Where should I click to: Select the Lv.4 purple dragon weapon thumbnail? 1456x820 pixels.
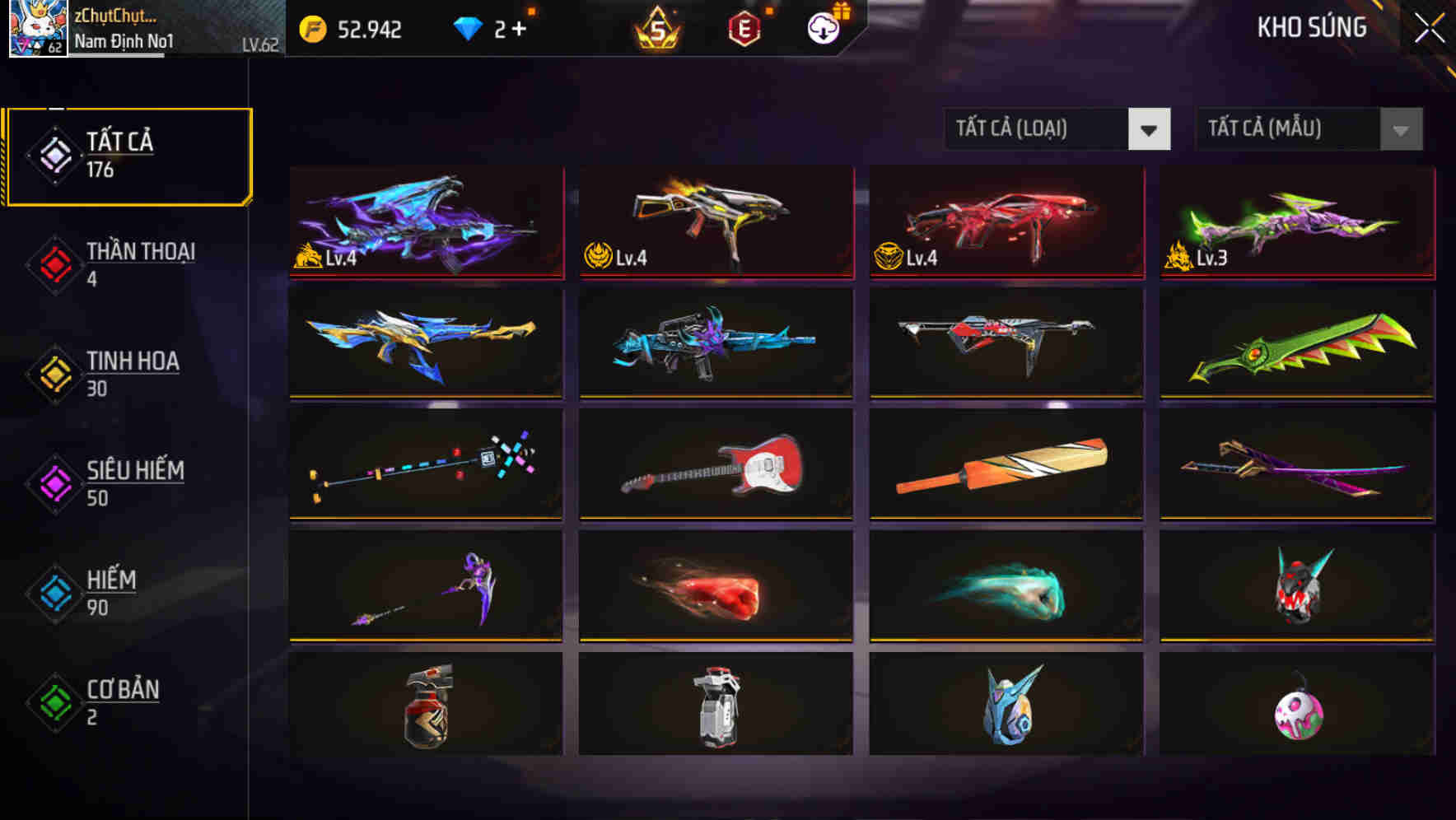click(x=426, y=222)
